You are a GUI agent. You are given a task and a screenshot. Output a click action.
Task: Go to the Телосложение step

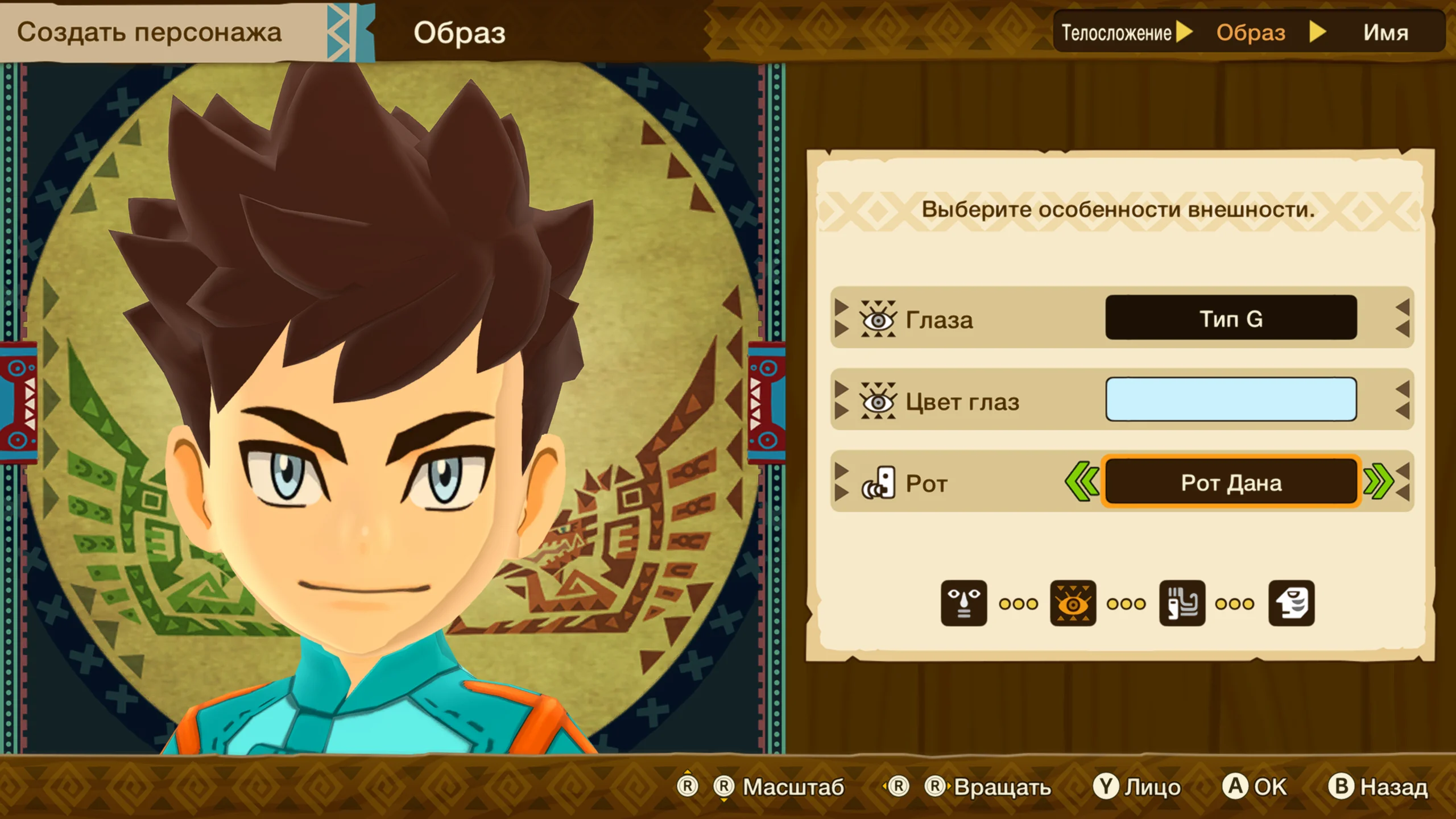coord(1116,32)
